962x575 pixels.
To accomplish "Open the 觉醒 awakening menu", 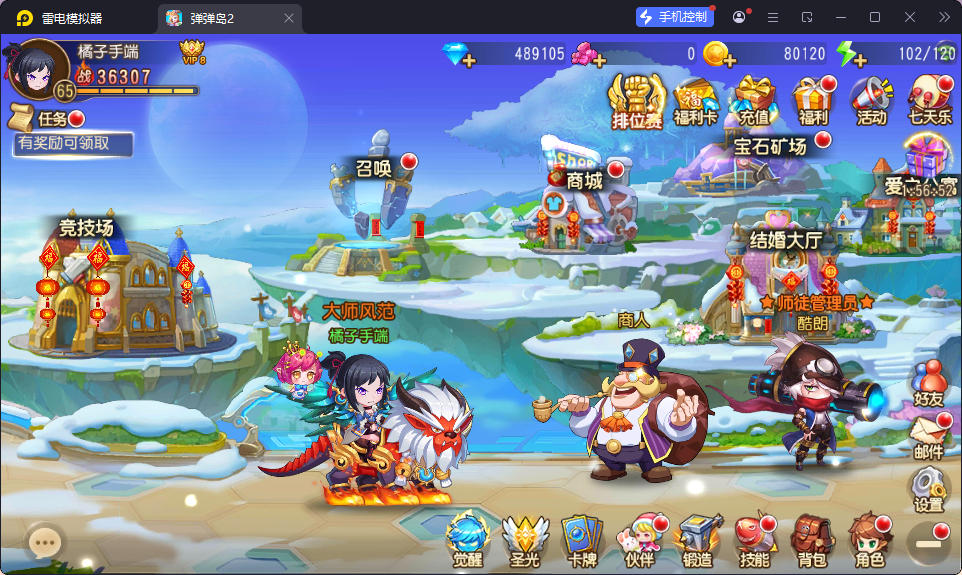I will pyautogui.click(x=467, y=541).
